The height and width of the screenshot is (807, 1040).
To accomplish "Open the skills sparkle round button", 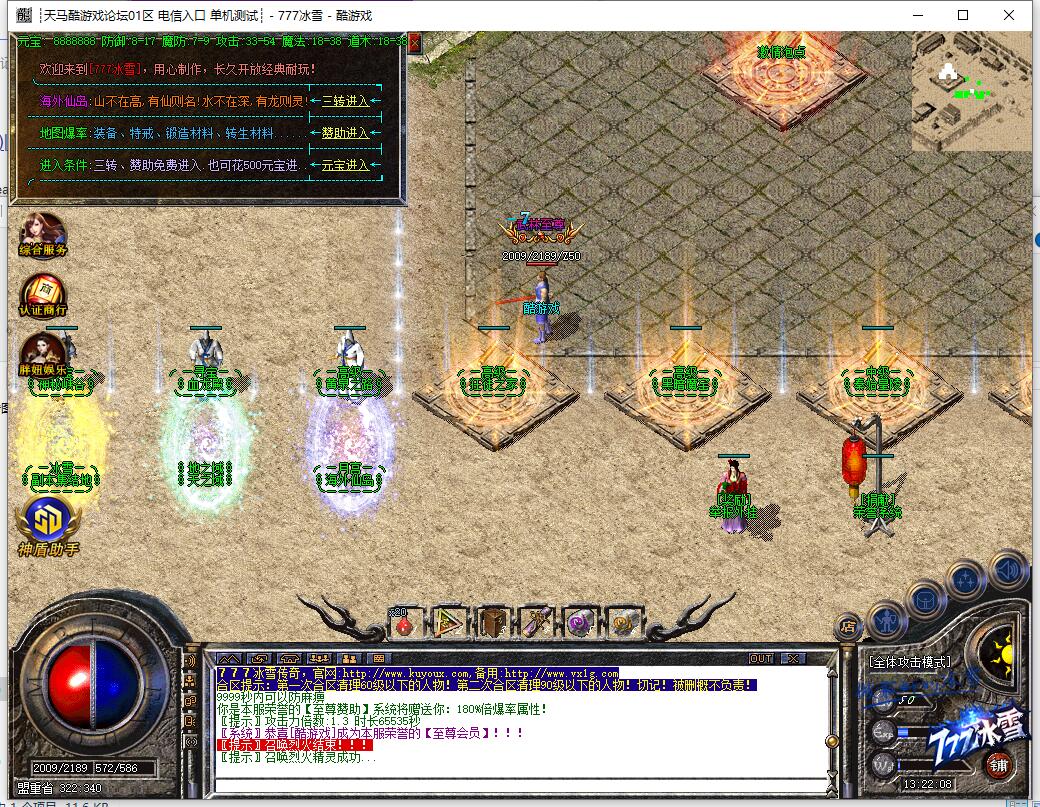I will coord(967,579).
